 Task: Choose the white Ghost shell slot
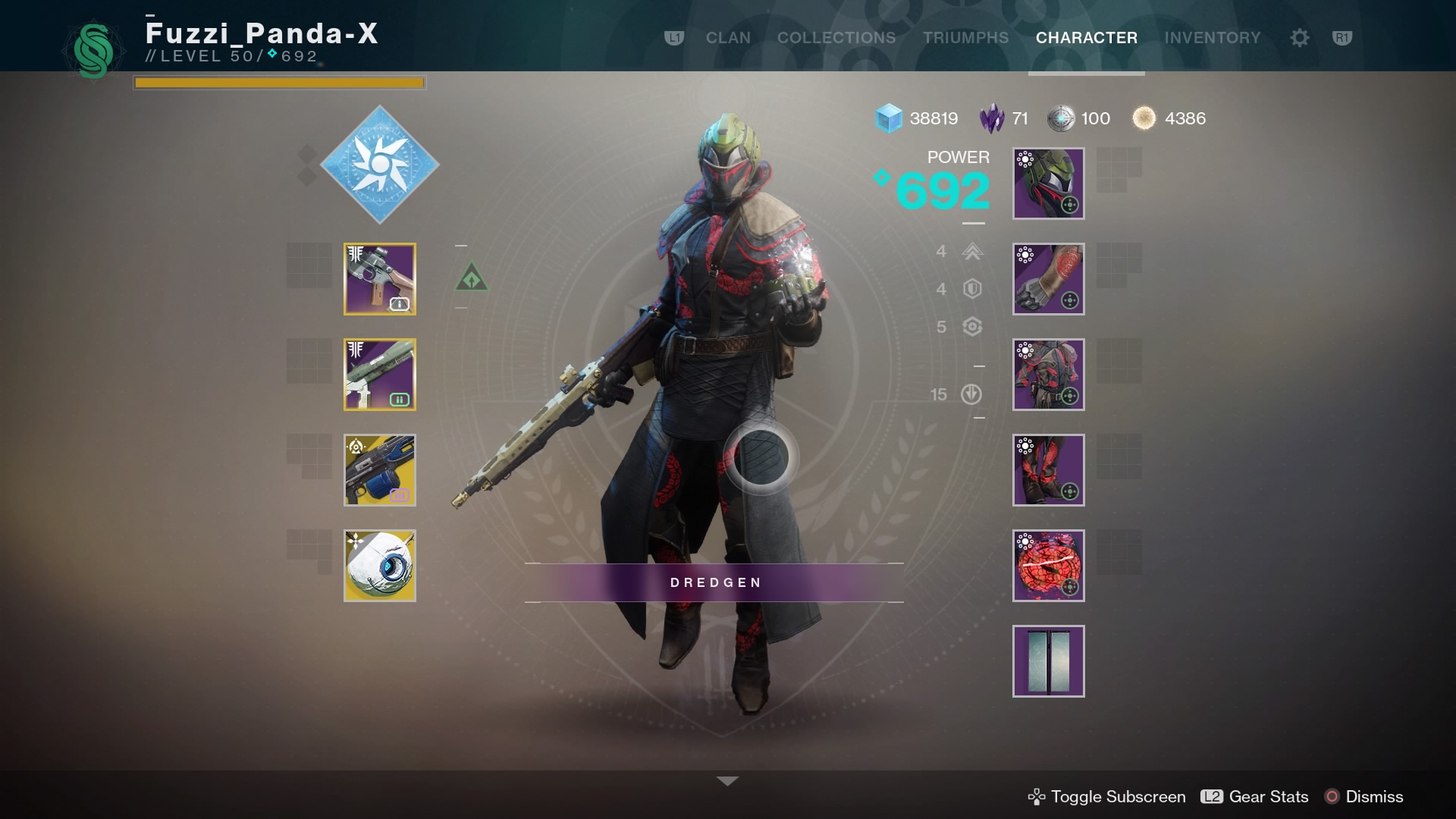[380, 566]
